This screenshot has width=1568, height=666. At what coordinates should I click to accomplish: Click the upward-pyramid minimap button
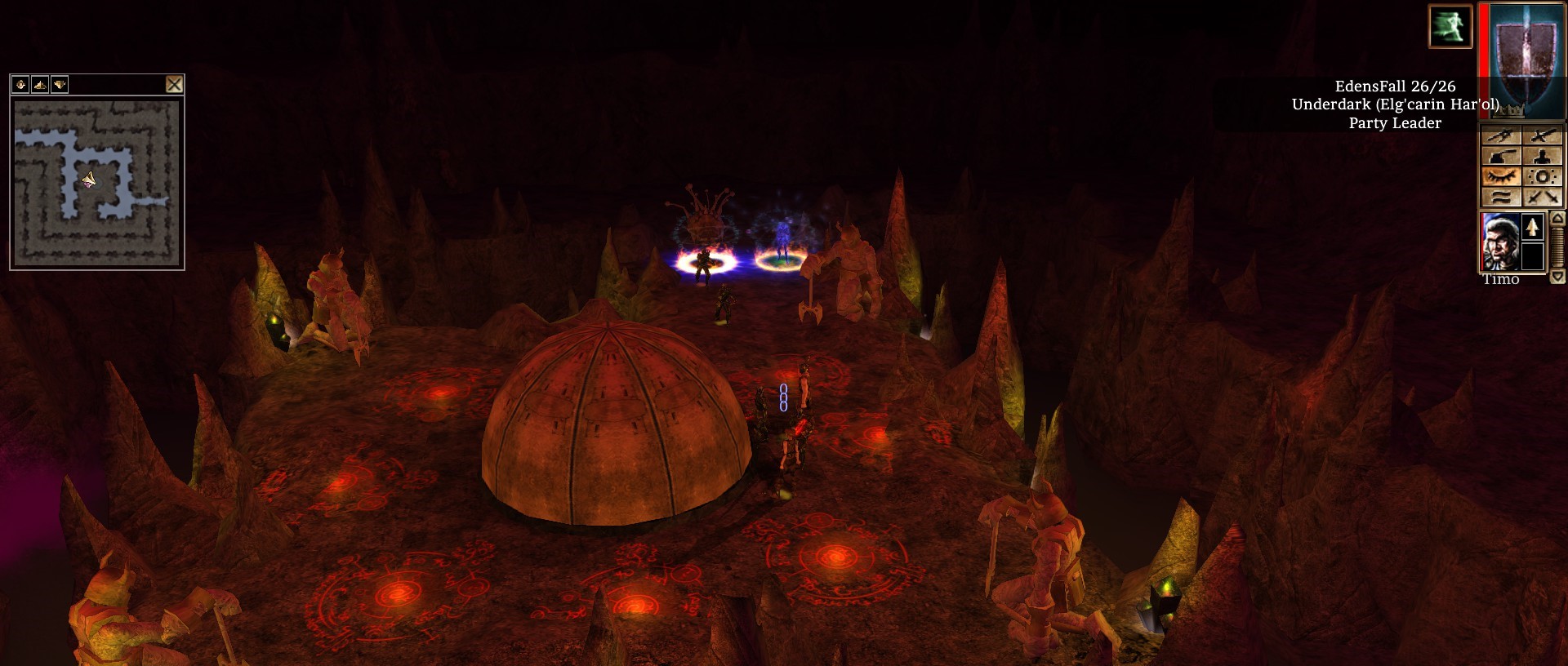click(x=40, y=84)
